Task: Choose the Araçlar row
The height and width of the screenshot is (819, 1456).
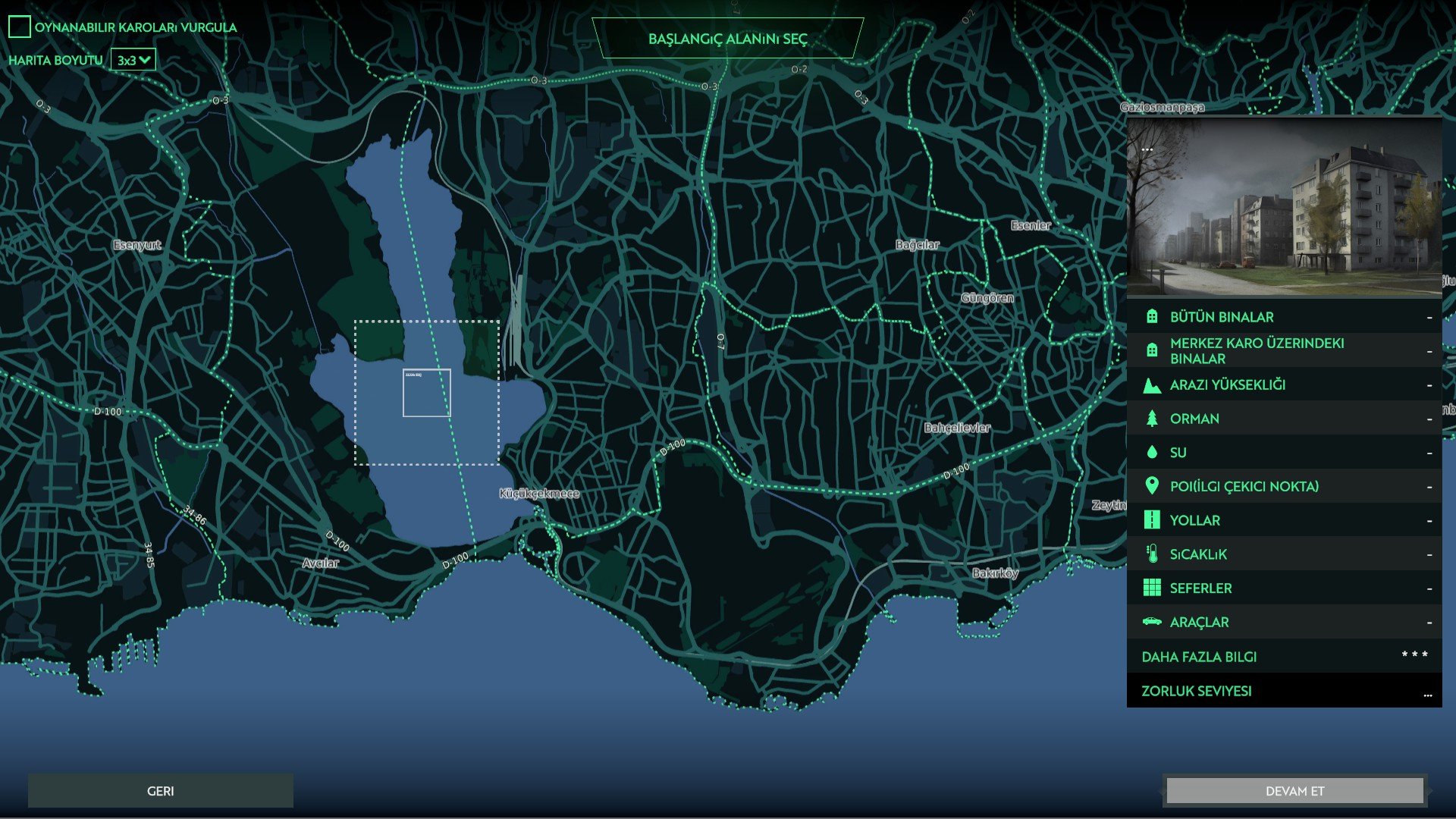Action: (x=1284, y=622)
